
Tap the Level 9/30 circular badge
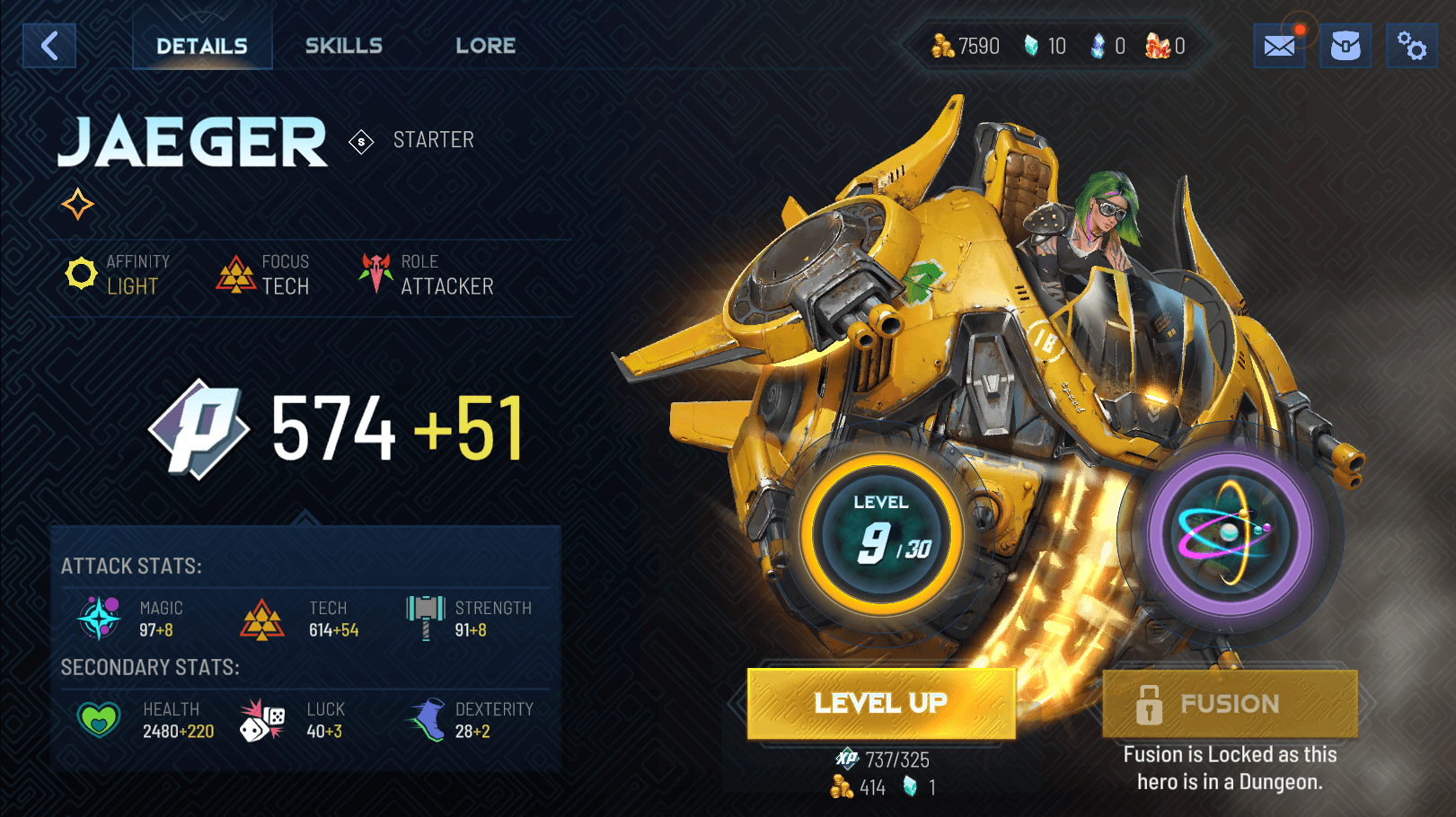[881, 534]
